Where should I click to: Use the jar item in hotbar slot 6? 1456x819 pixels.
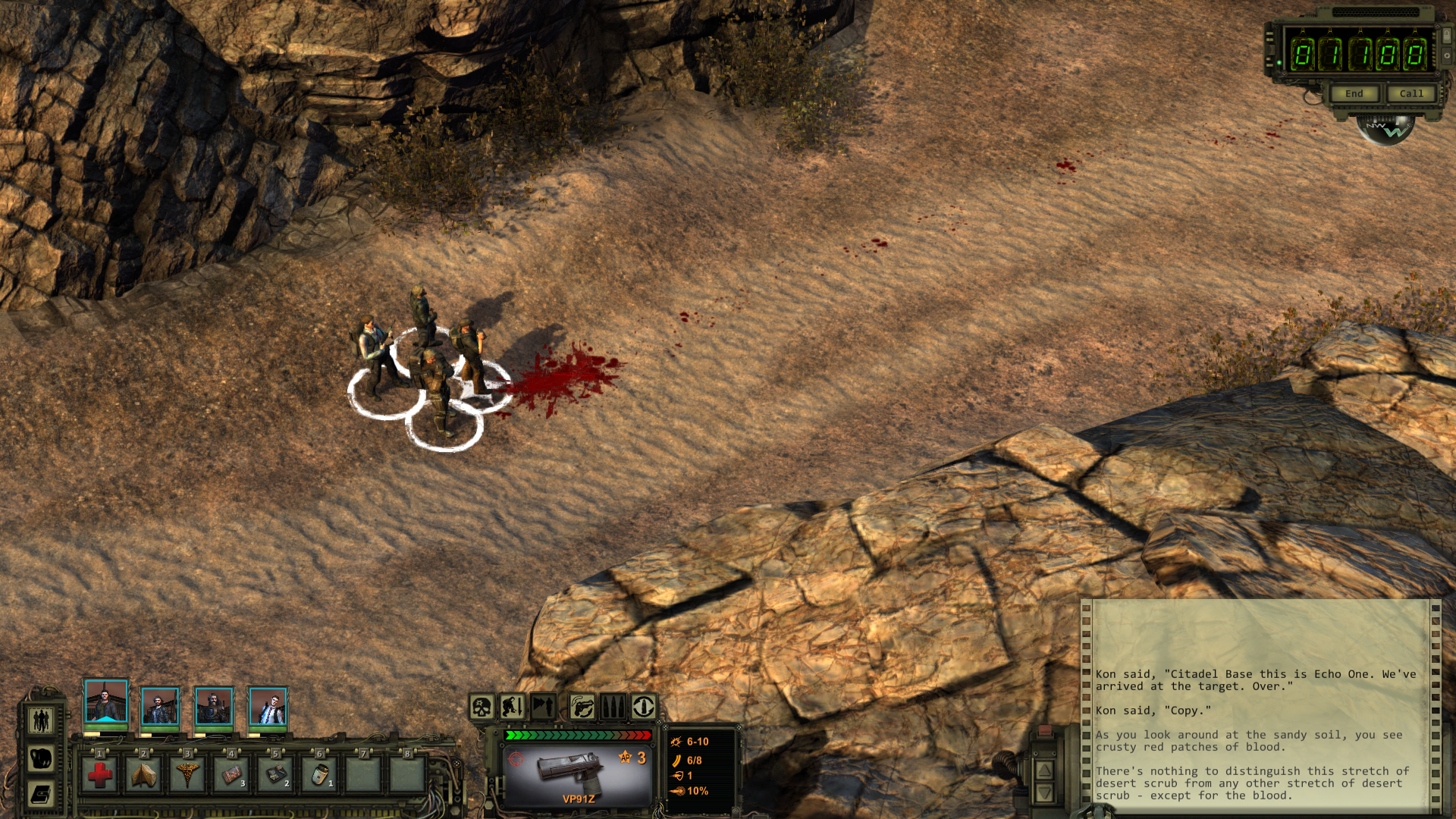click(x=319, y=775)
